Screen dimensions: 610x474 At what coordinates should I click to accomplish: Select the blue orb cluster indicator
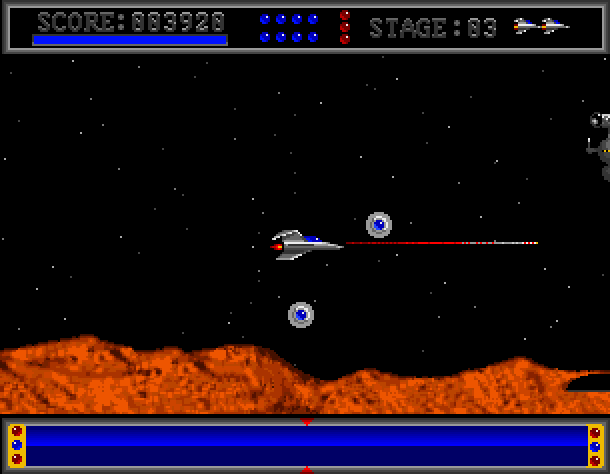click(x=289, y=27)
